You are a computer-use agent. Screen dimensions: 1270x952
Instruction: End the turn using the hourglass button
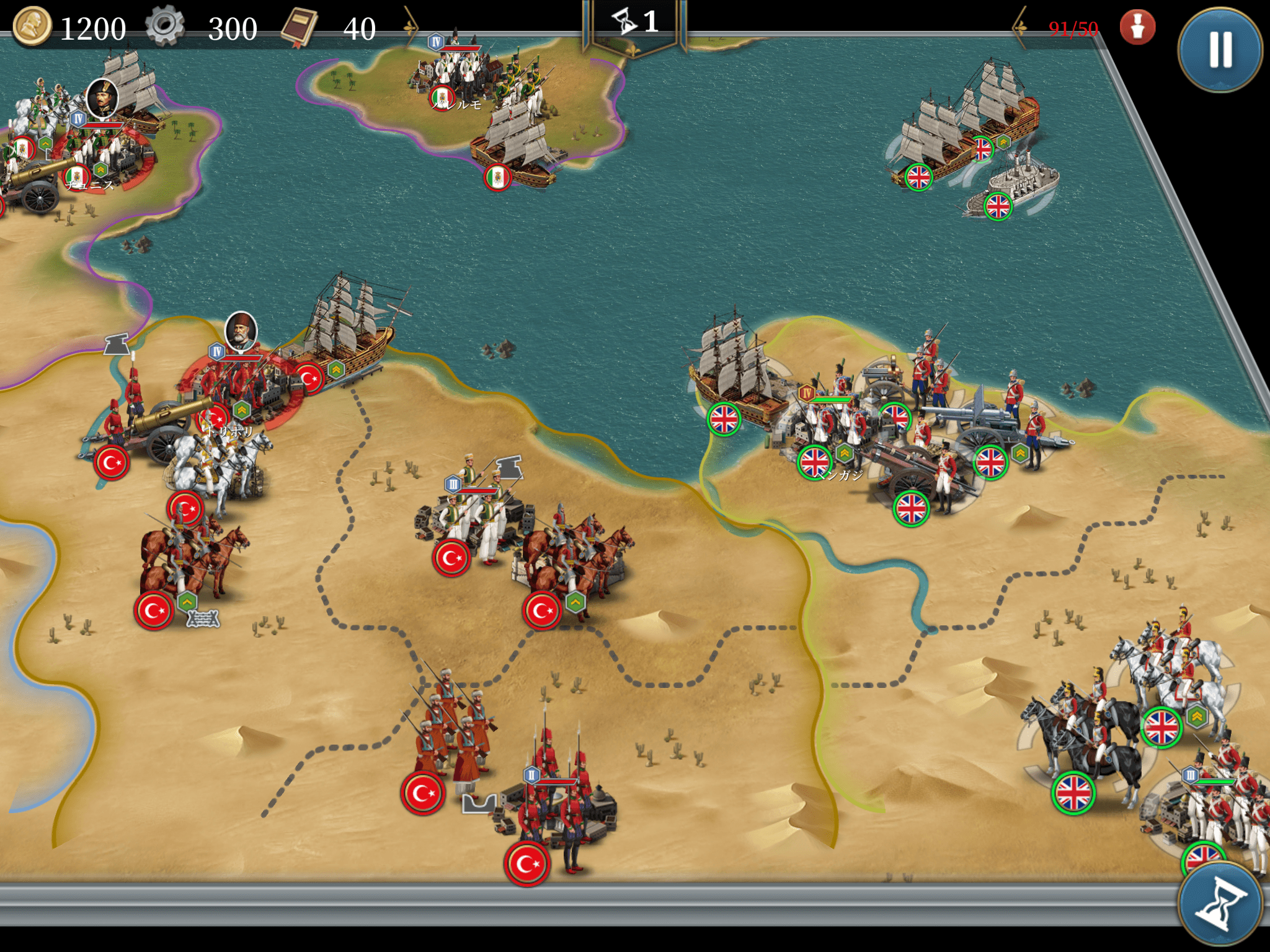point(1220,903)
